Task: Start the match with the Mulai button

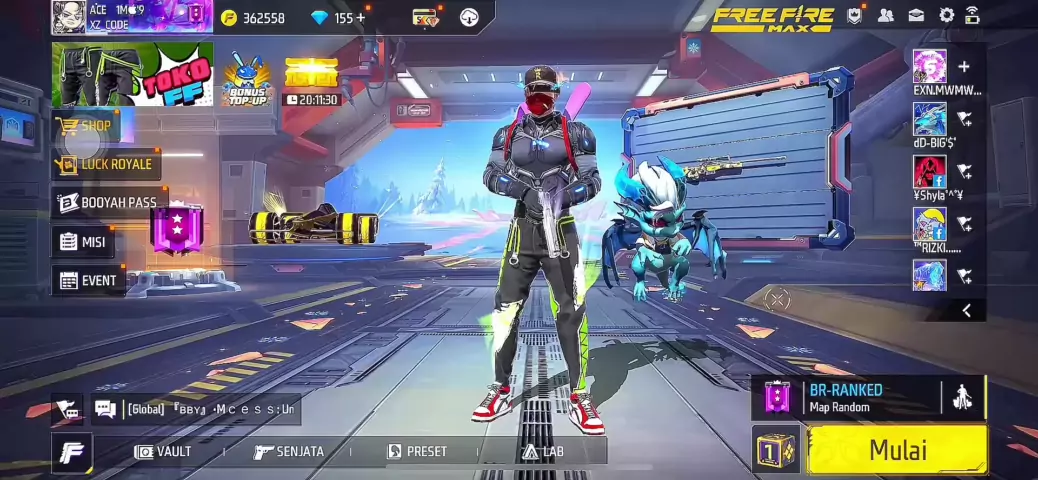Action: pyautogui.click(x=897, y=449)
